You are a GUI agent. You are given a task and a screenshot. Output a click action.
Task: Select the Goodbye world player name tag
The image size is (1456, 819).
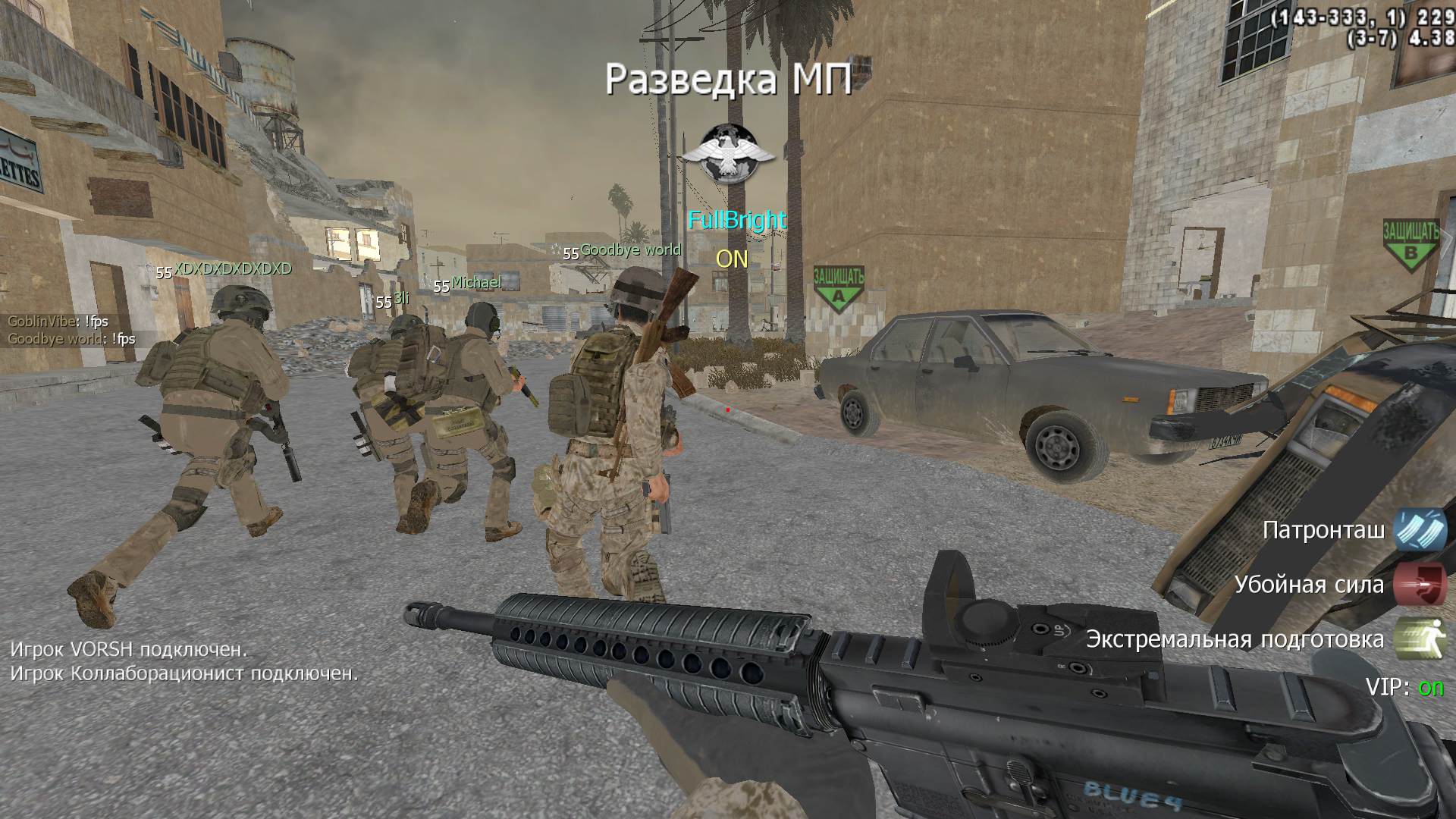click(630, 250)
